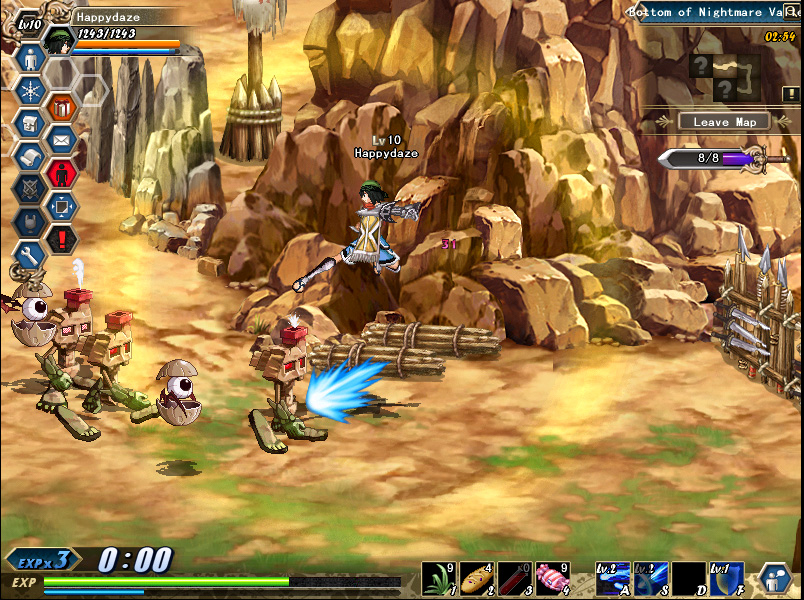804x600 pixels.
Task: Open the gift box icon
Action: (x=62, y=106)
